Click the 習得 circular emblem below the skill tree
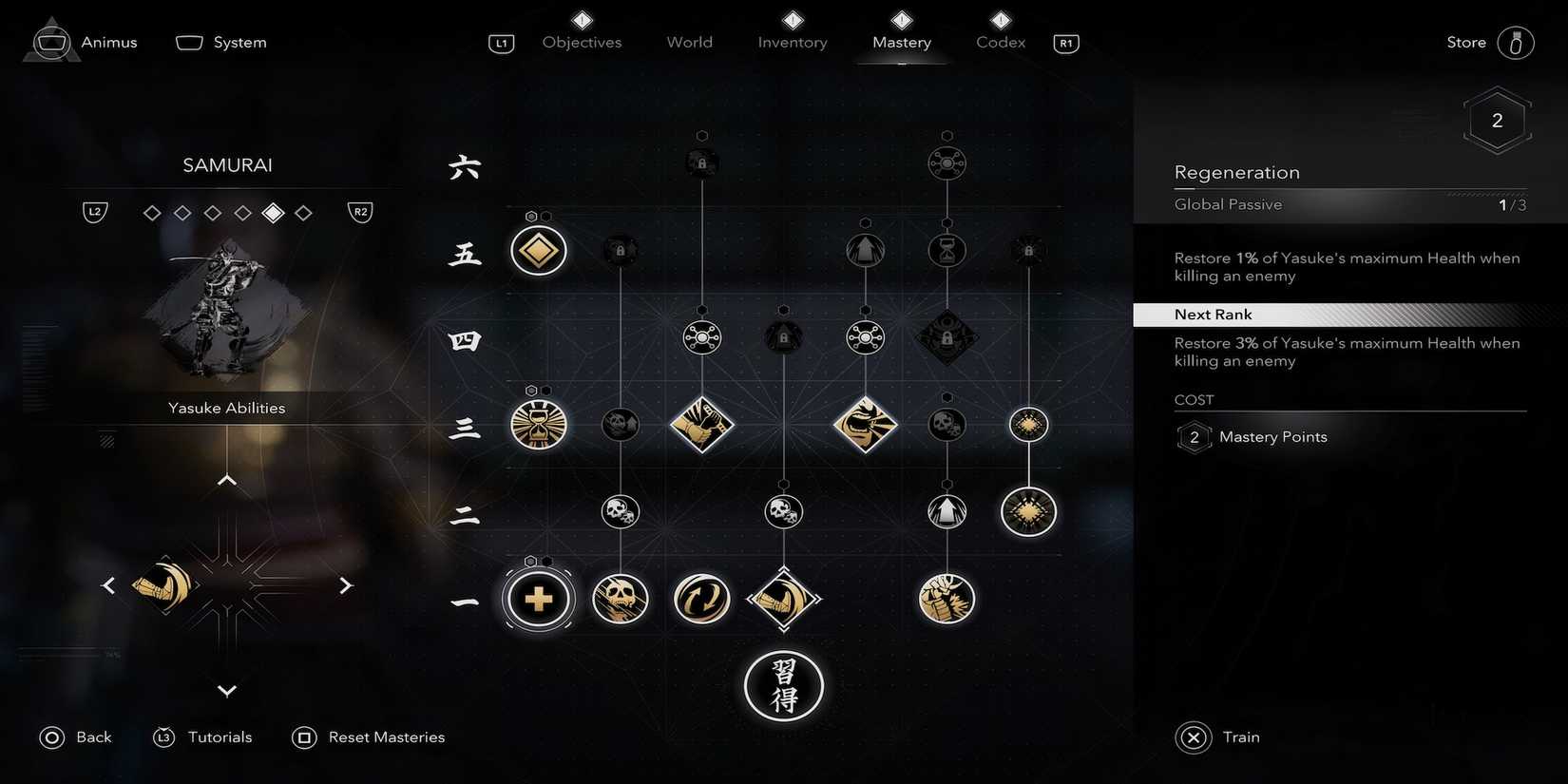Screen dimensions: 1568x784 [x=783, y=685]
